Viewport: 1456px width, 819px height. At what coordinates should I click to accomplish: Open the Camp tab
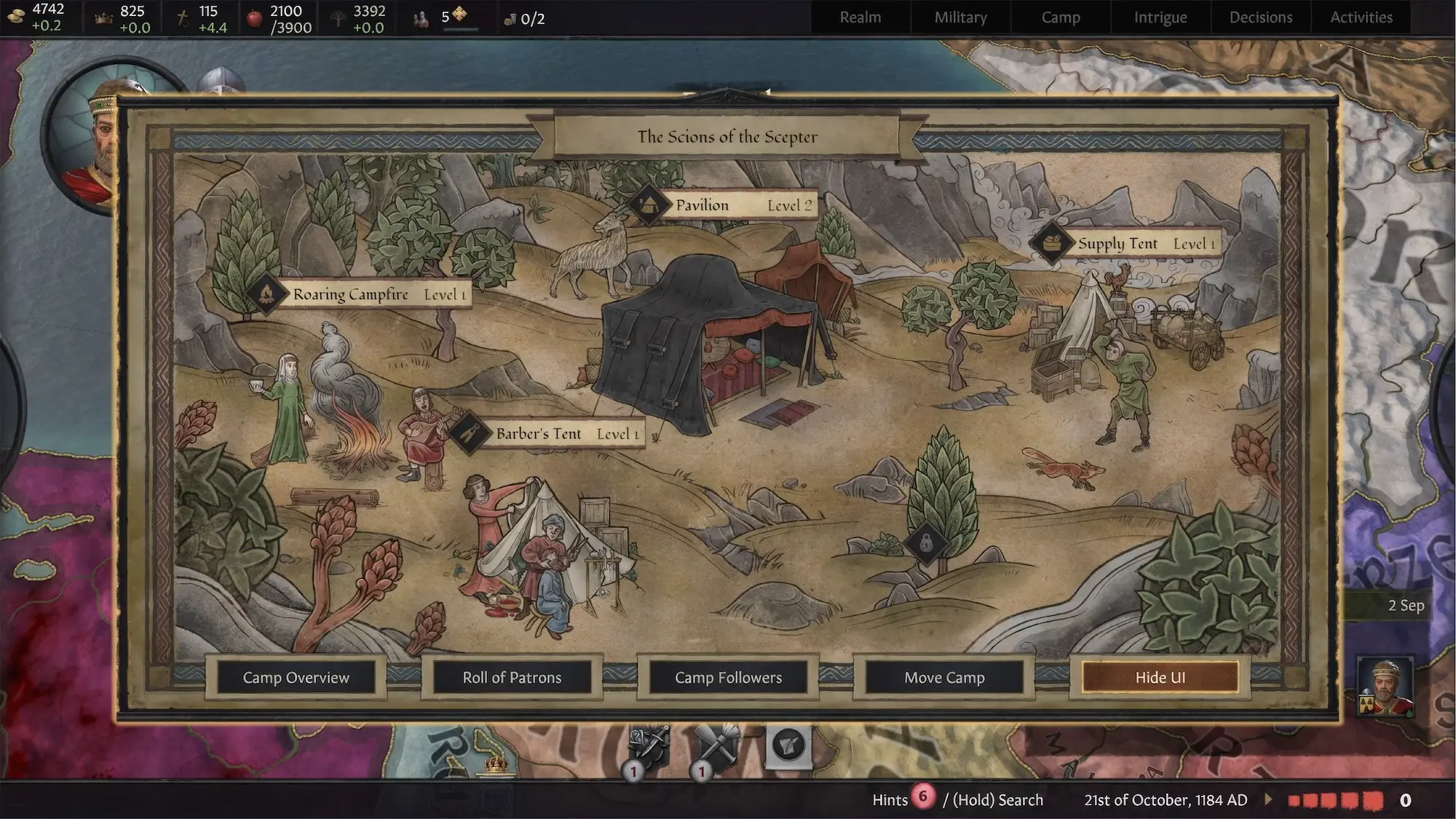click(1060, 17)
